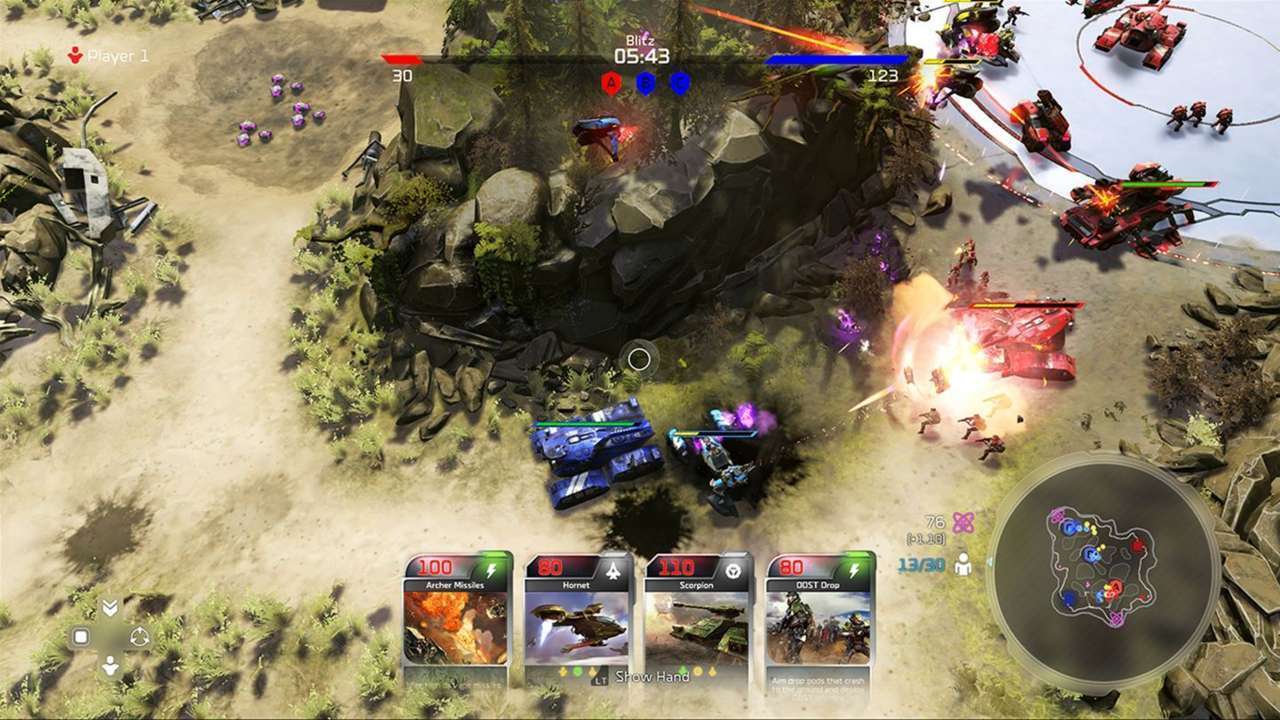Play the ODST Drop card
The width and height of the screenshot is (1280, 720).
[819, 618]
